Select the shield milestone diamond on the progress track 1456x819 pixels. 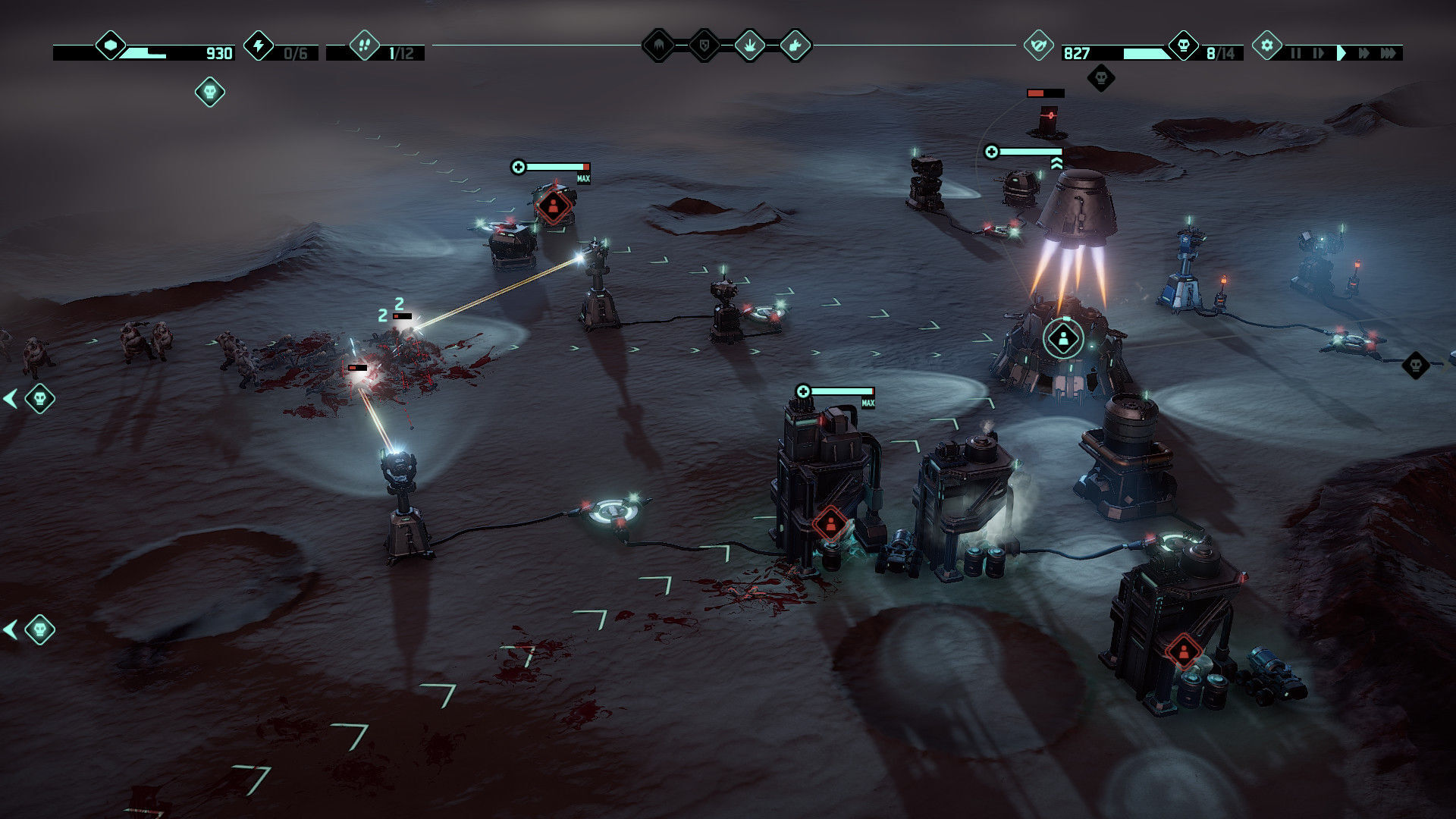(x=704, y=45)
